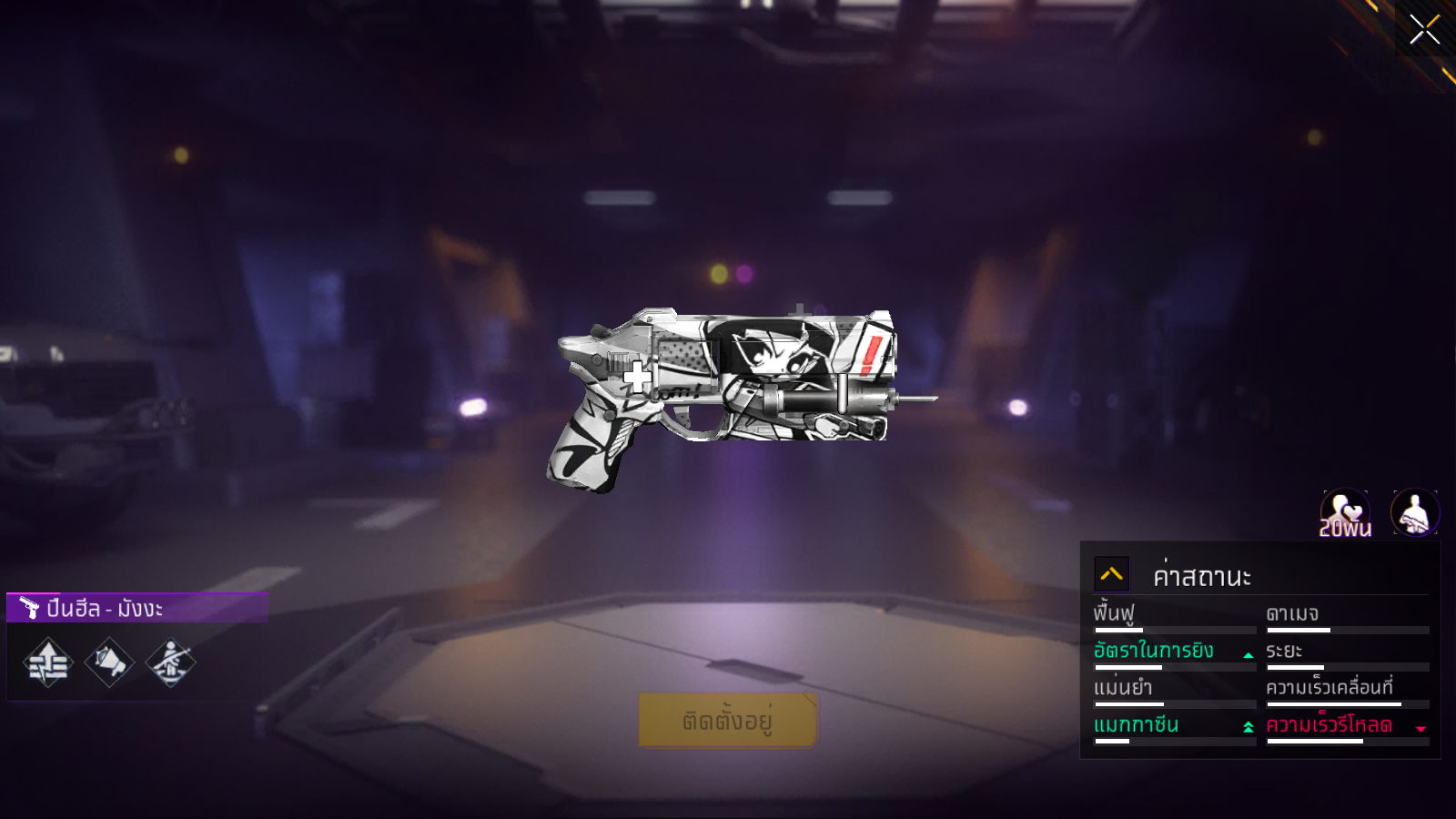Select the up-arrow bars attribute icon
Image resolution: width=1456 pixels, height=819 pixels.
48,662
